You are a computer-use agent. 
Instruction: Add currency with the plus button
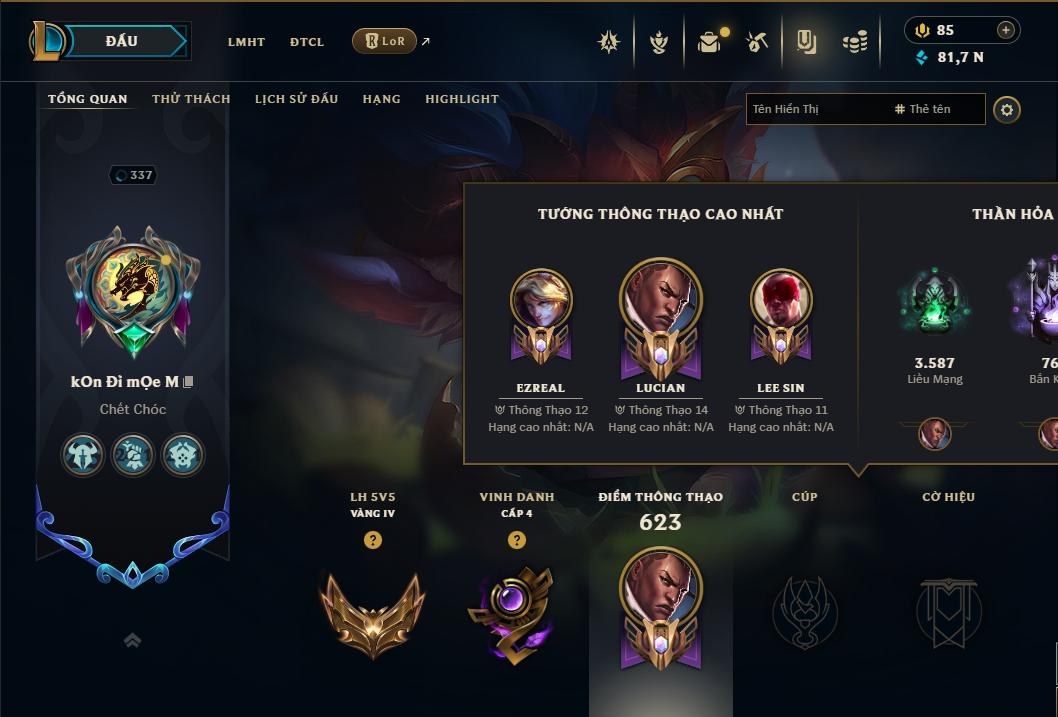point(1006,30)
